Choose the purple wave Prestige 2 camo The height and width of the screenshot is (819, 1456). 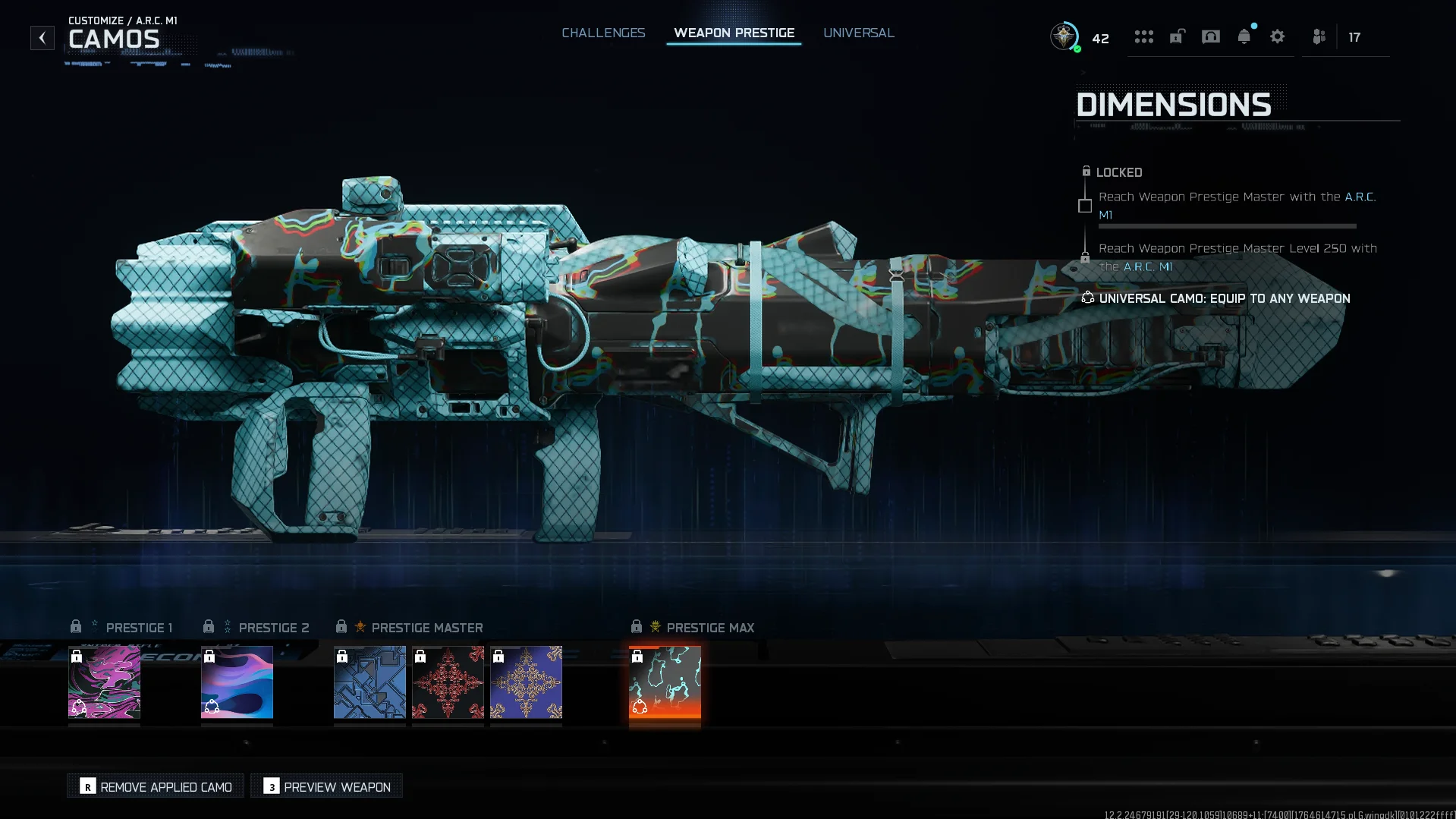(237, 682)
